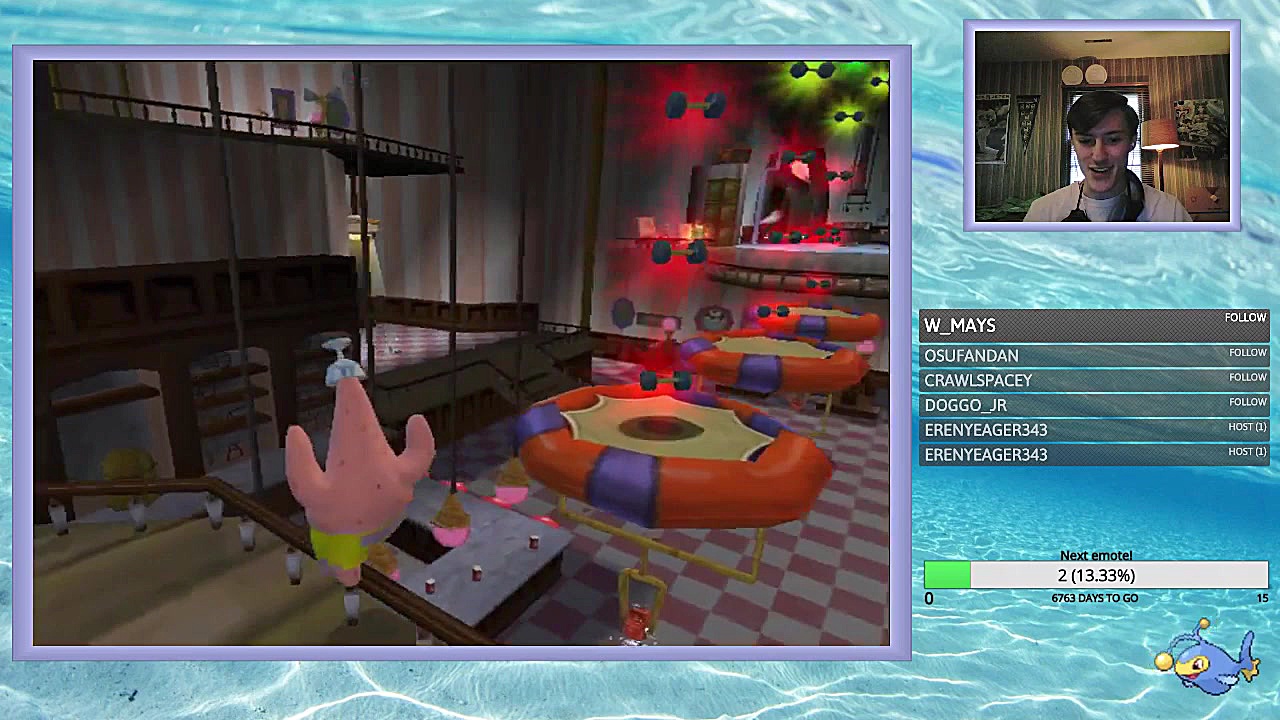
Task: Click the streamer webcam thumbnail
Action: coord(1102,126)
